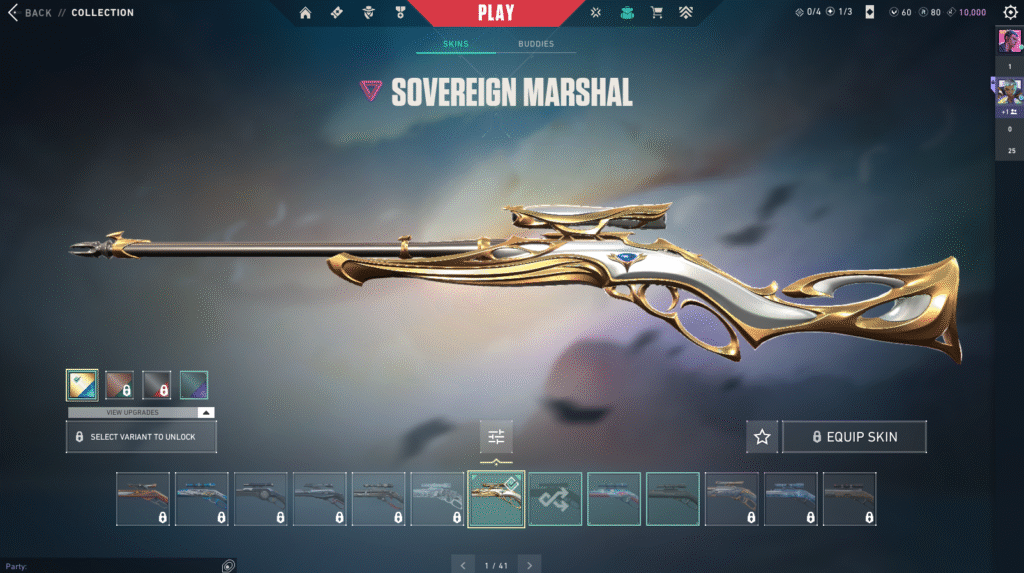
Task: Open the home icon in top navigation
Action: [x=305, y=13]
